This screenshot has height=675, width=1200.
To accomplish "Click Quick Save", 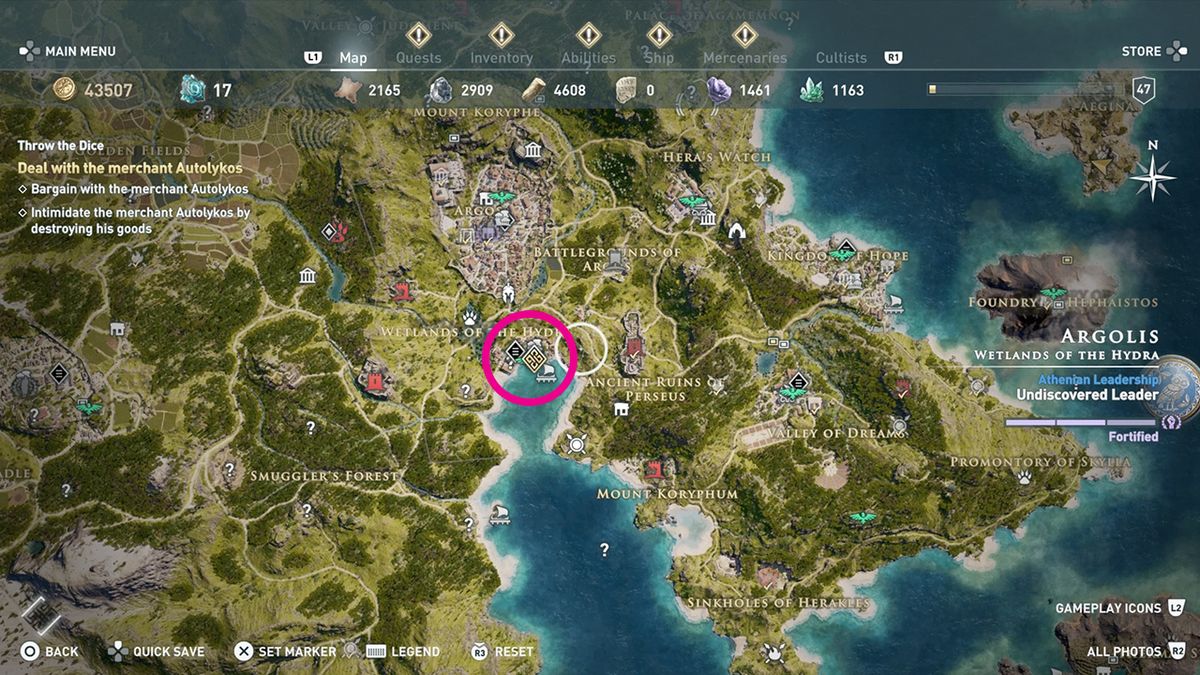I will (x=157, y=651).
